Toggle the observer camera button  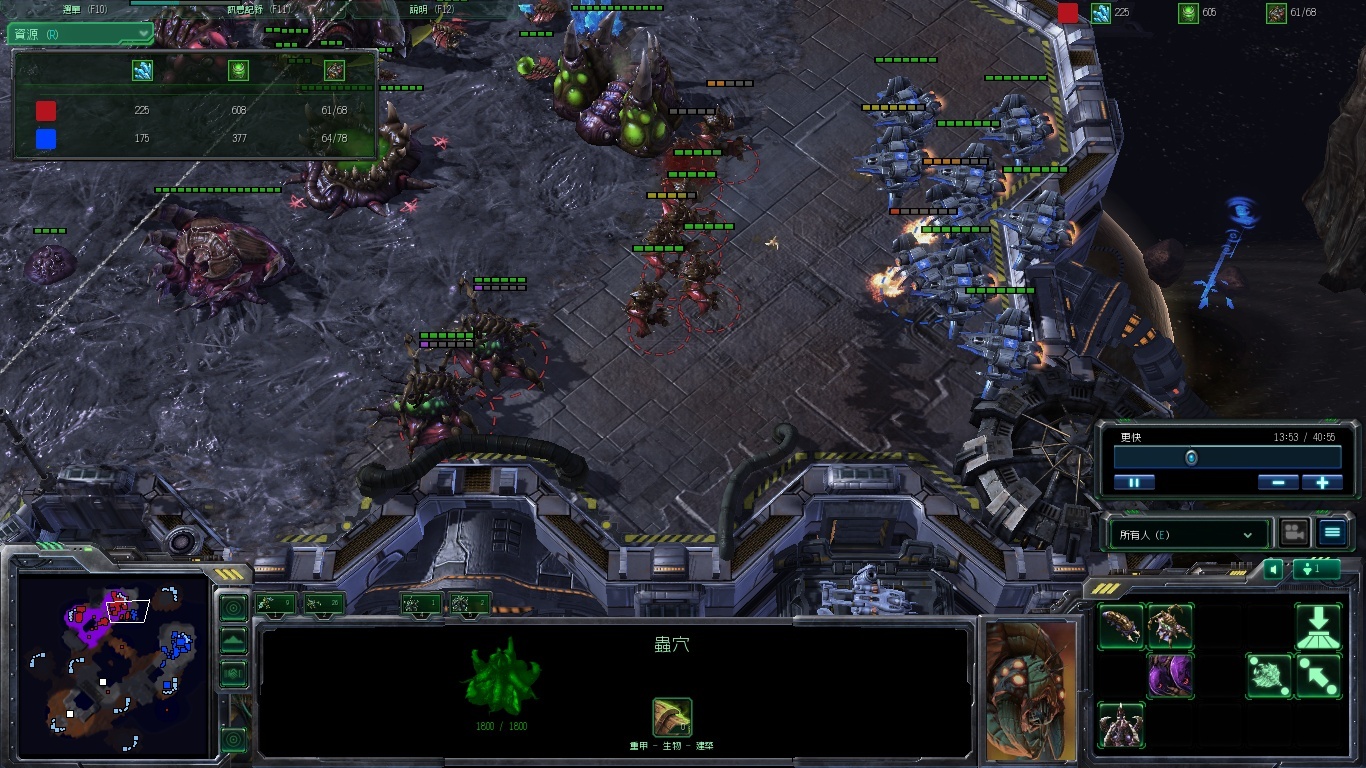click(x=1295, y=533)
